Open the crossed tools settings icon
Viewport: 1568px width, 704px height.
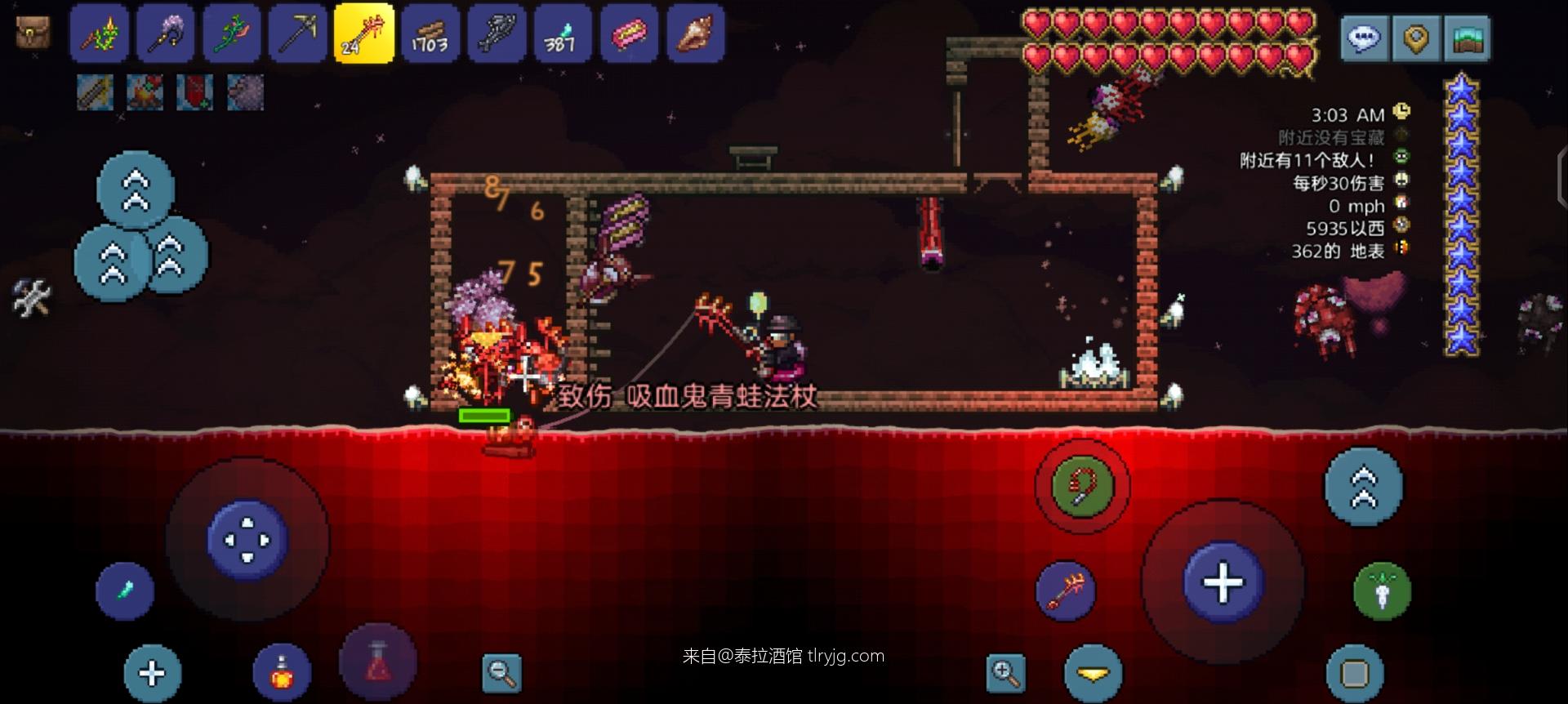click(x=31, y=298)
